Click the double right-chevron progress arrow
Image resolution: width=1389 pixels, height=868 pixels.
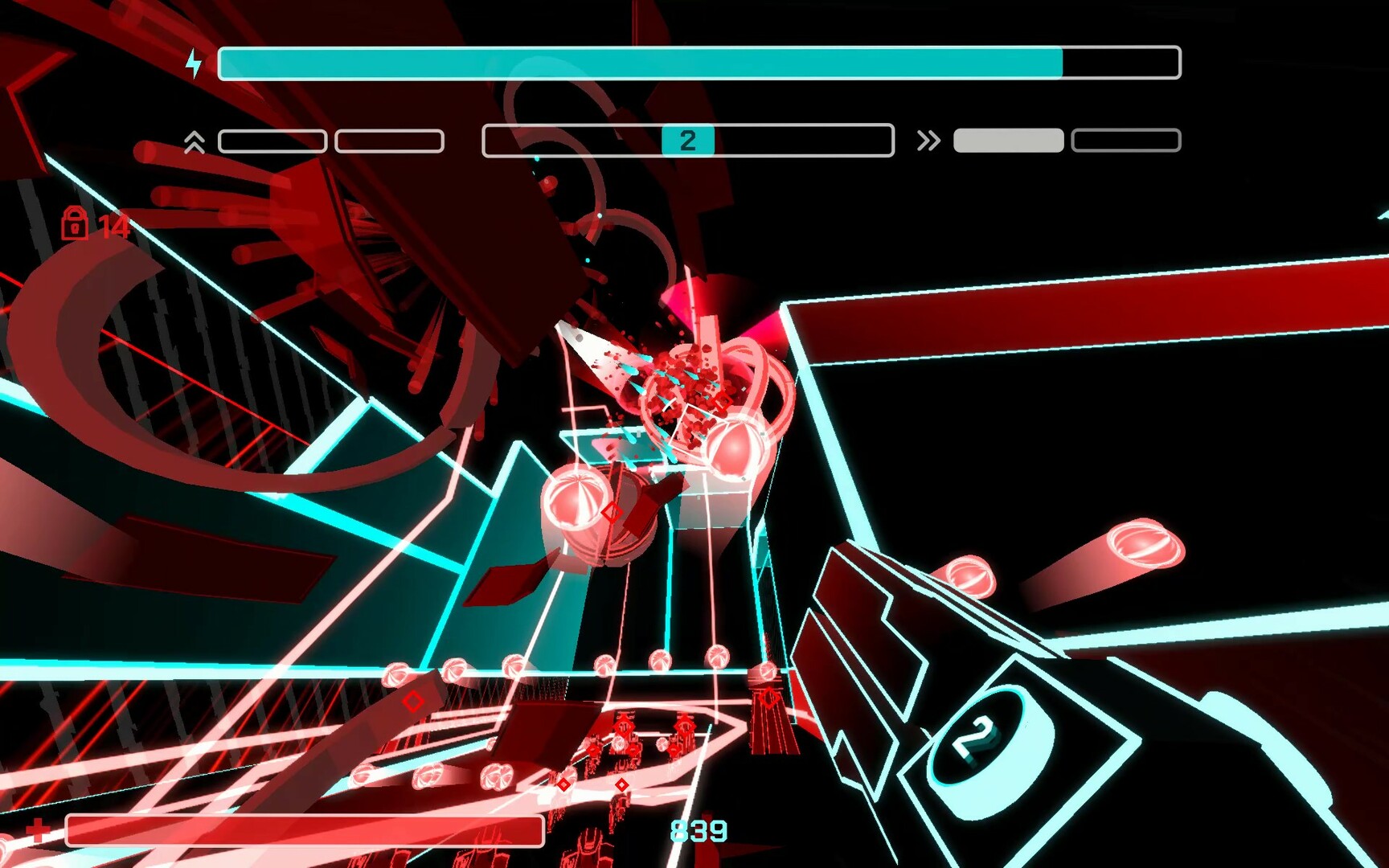929,140
